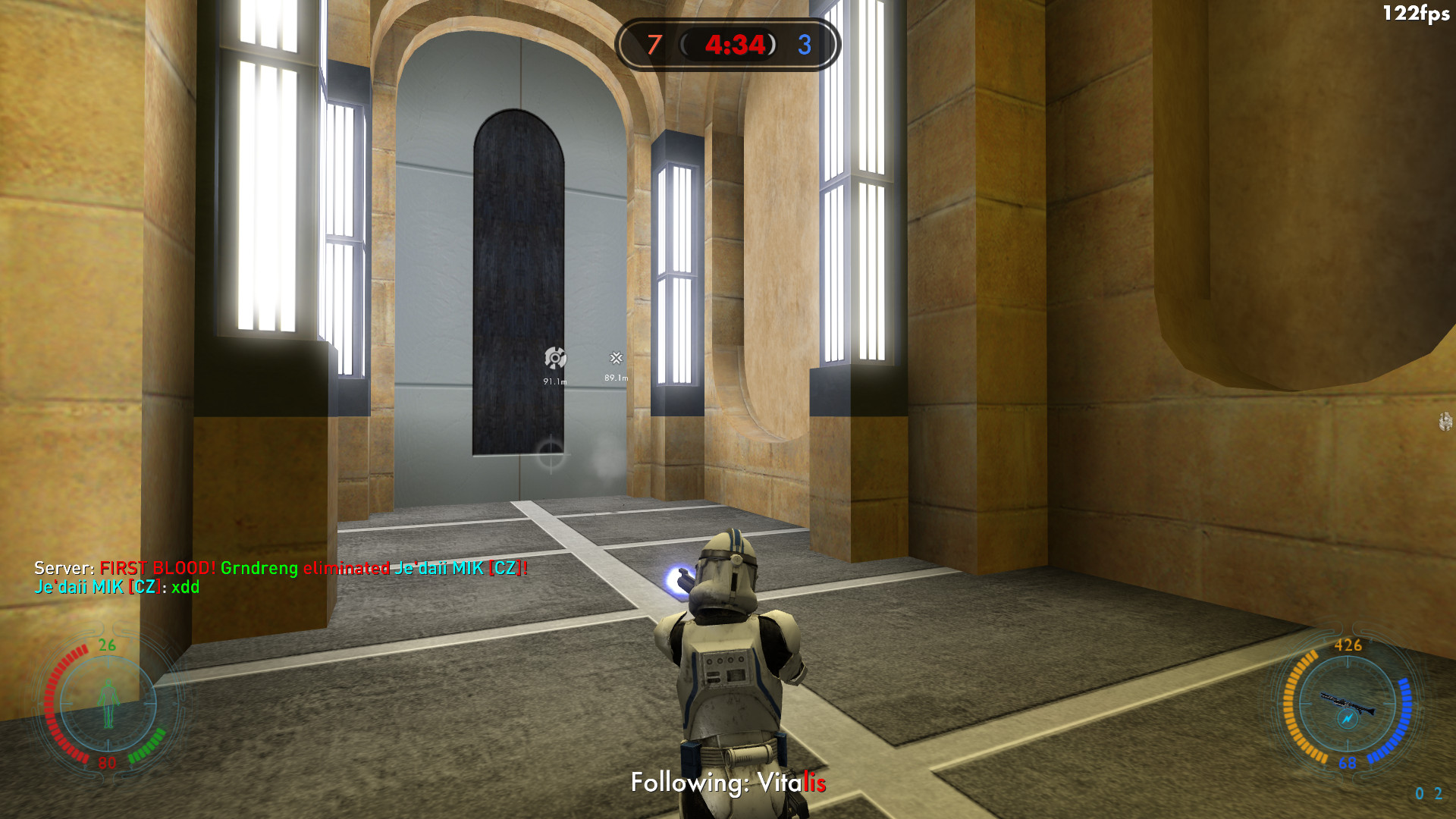Click the blaster rifle weapon icon

click(x=1347, y=705)
